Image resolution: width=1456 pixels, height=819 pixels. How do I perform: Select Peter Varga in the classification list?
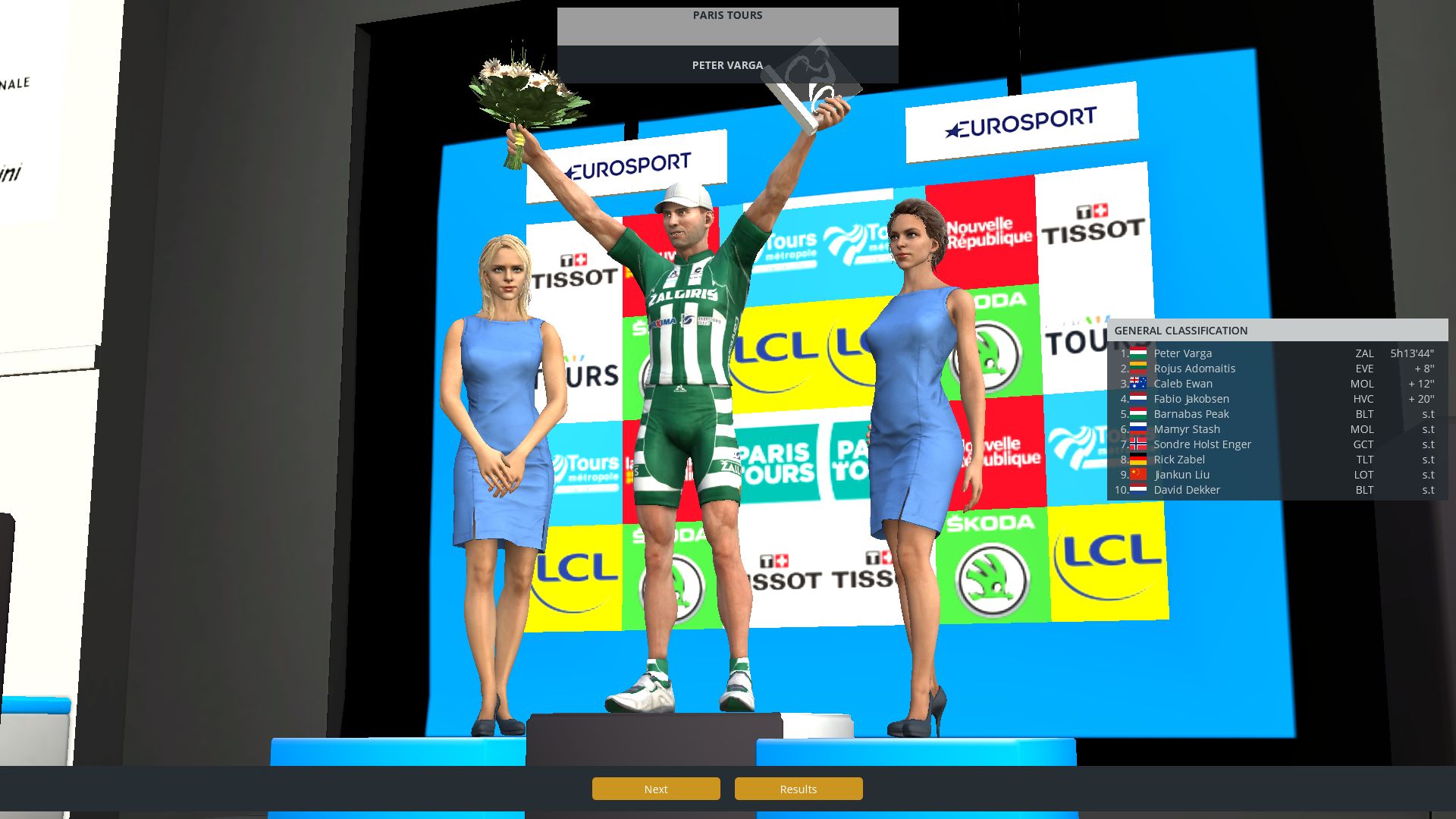pyautogui.click(x=1181, y=353)
